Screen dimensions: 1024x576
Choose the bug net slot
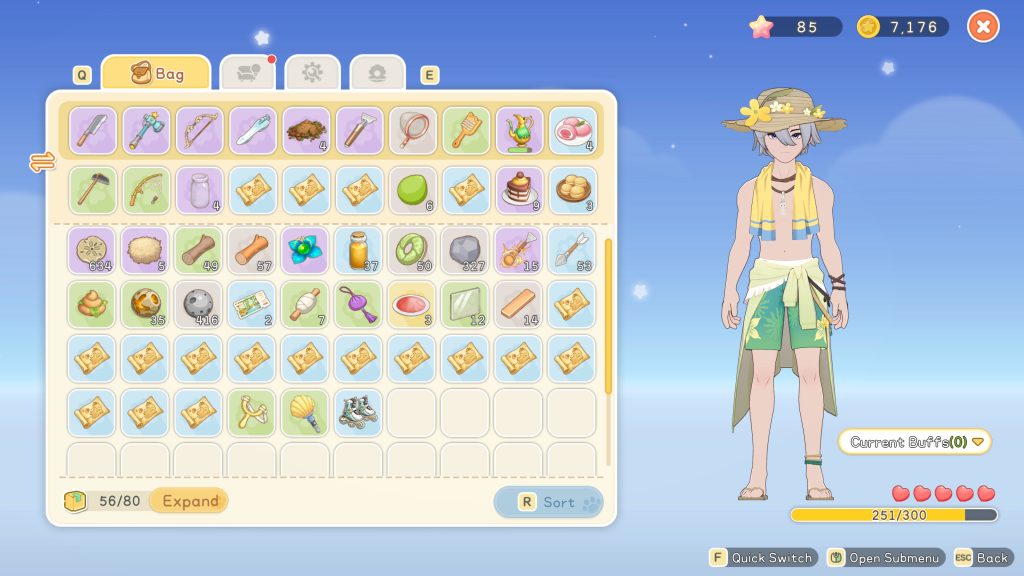pos(413,131)
